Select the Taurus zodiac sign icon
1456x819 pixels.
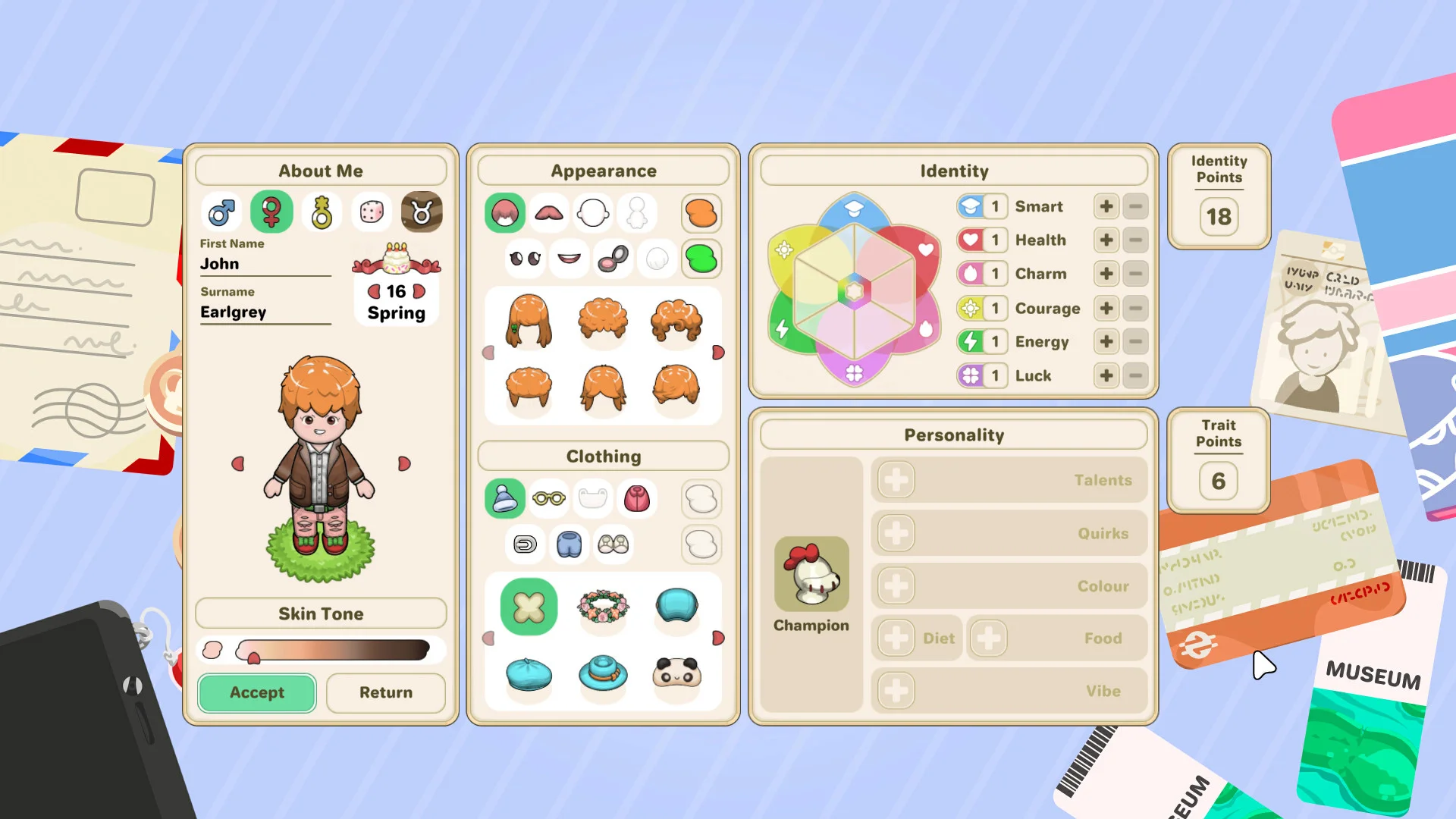tap(422, 212)
